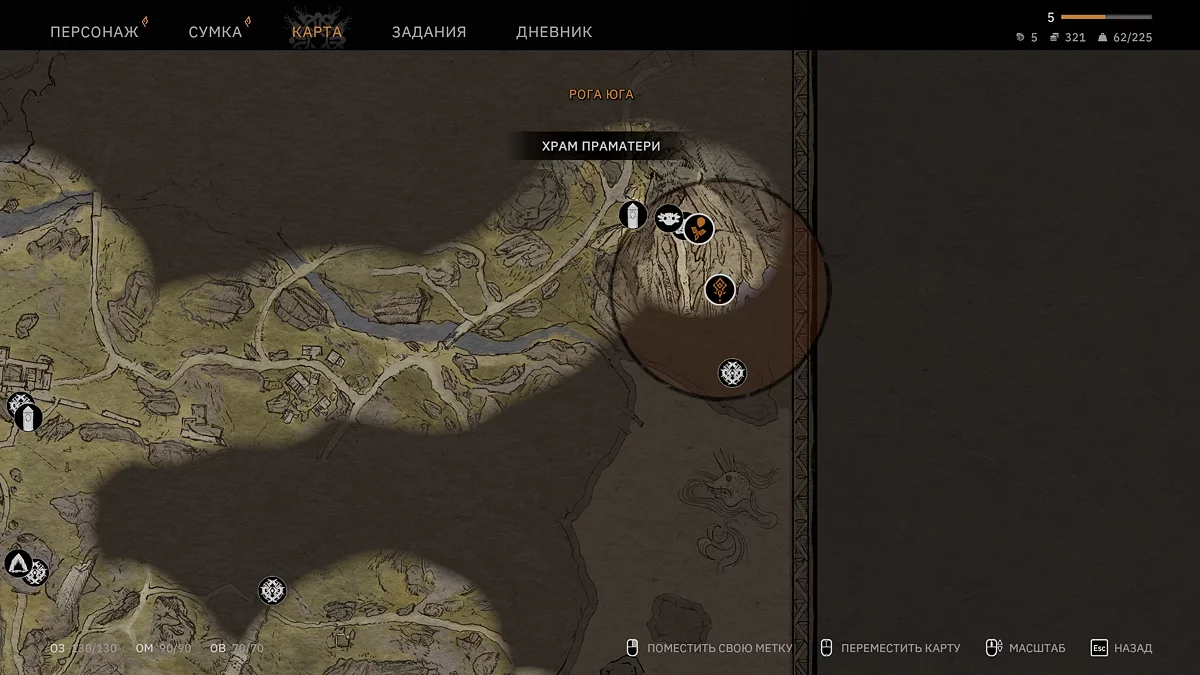Switch to the Персонаж tab

[94, 32]
